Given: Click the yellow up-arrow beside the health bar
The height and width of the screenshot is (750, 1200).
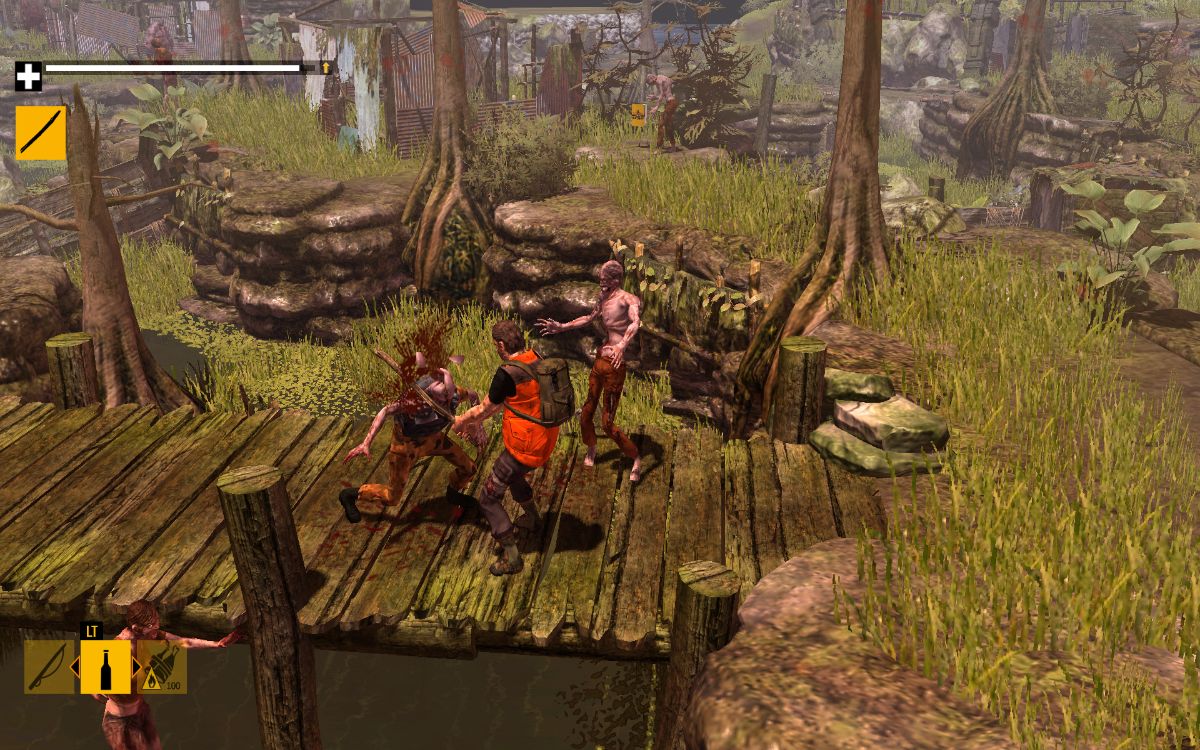Looking at the screenshot, I should tap(326, 68).
